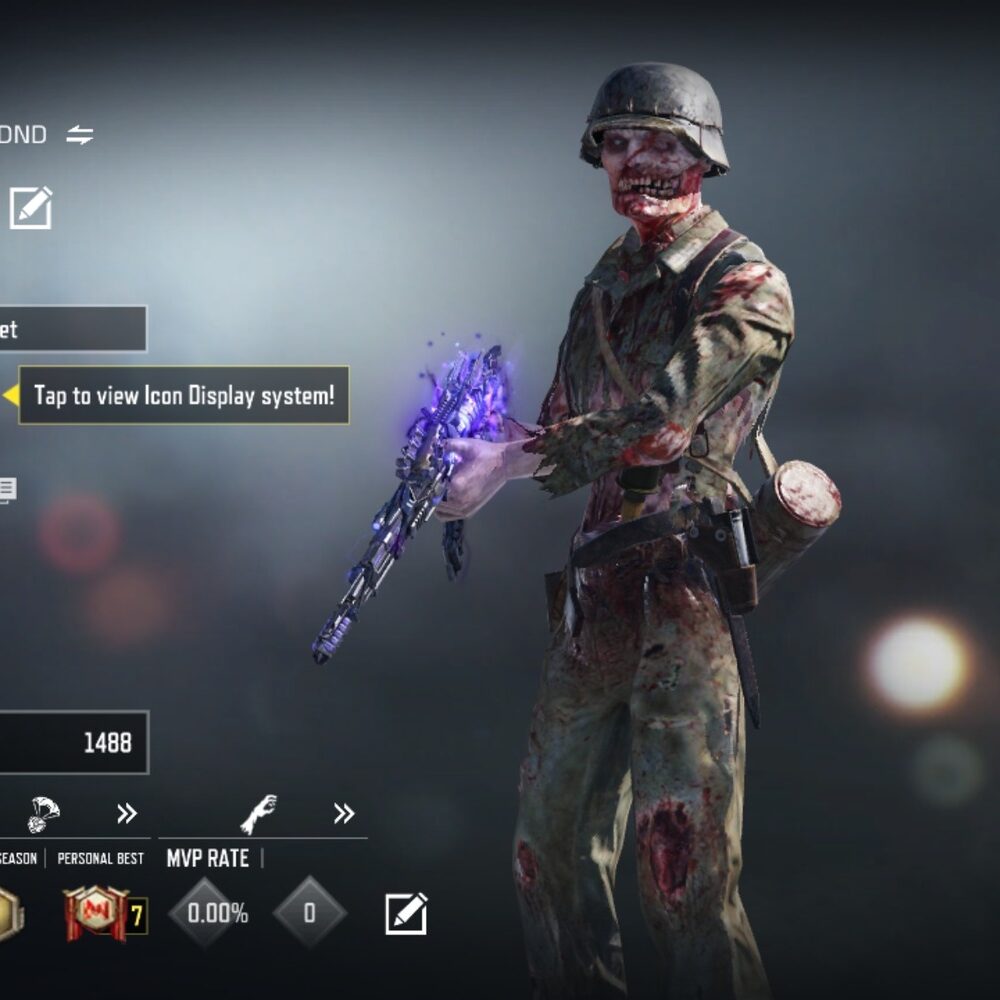Select the parachute battle royale stats icon

click(43, 814)
